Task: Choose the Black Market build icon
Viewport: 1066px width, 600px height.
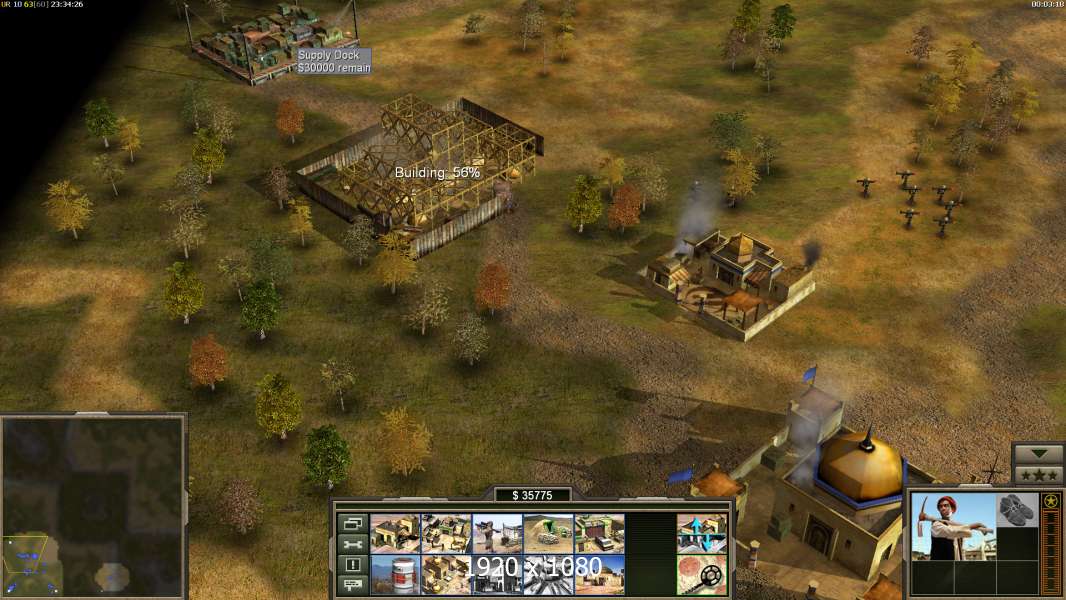Action: point(446,575)
